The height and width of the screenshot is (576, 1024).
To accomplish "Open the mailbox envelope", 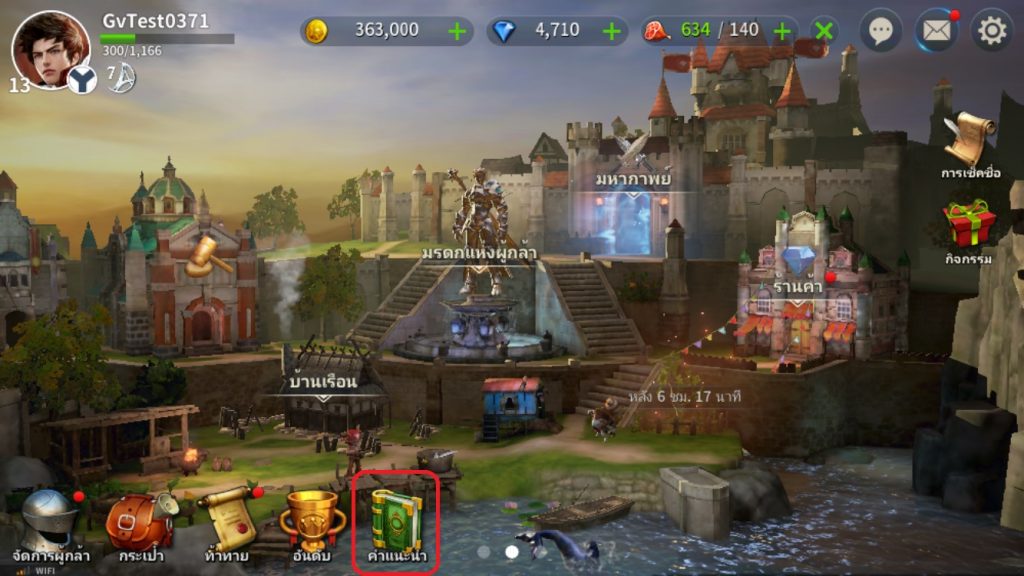I will (x=936, y=31).
